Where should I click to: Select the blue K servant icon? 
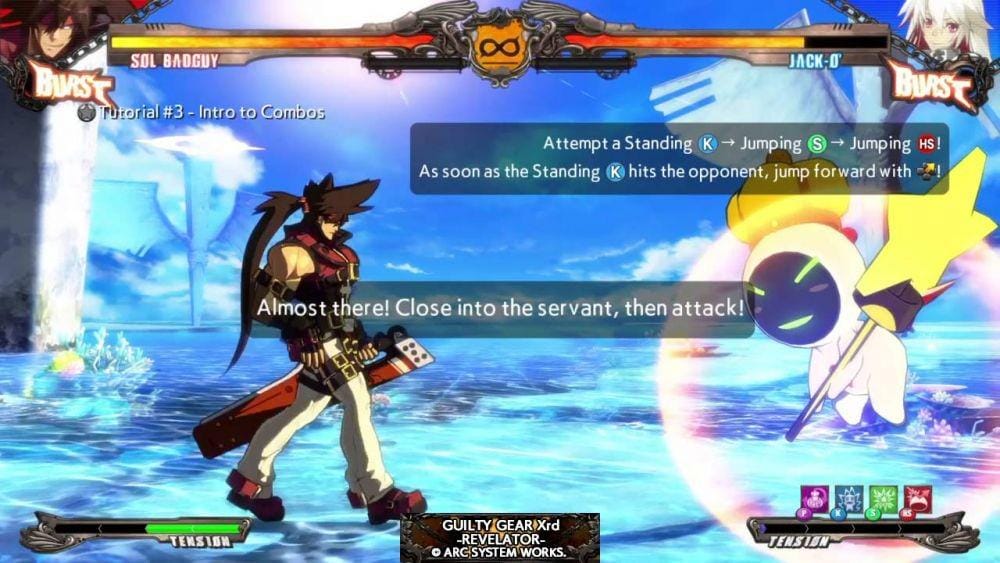(850, 498)
